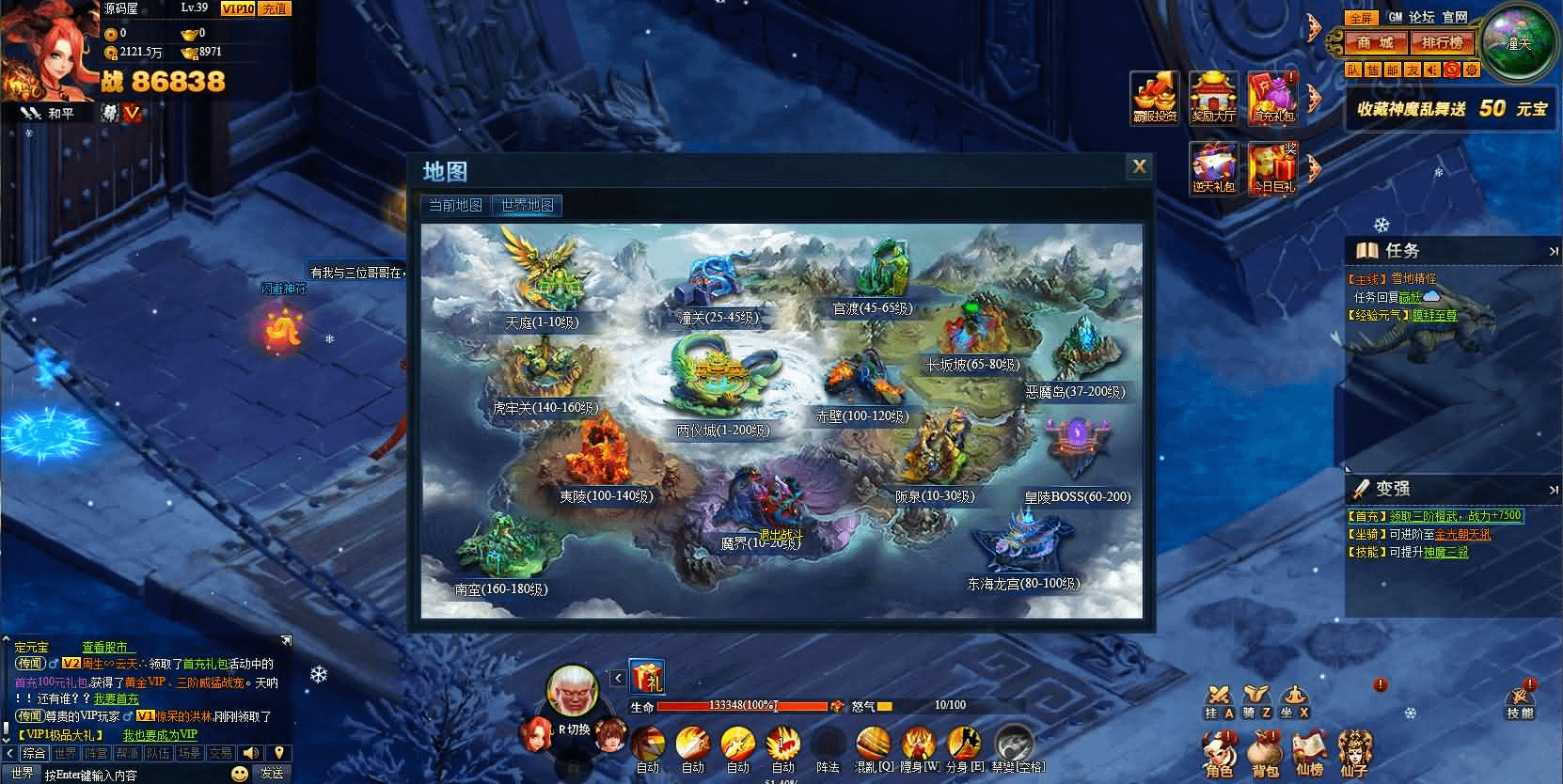The width and height of the screenshot is (1563, 784).
Task: Choose 东海龙宫 (80-100级) map location
Action: coord(1023,548)
